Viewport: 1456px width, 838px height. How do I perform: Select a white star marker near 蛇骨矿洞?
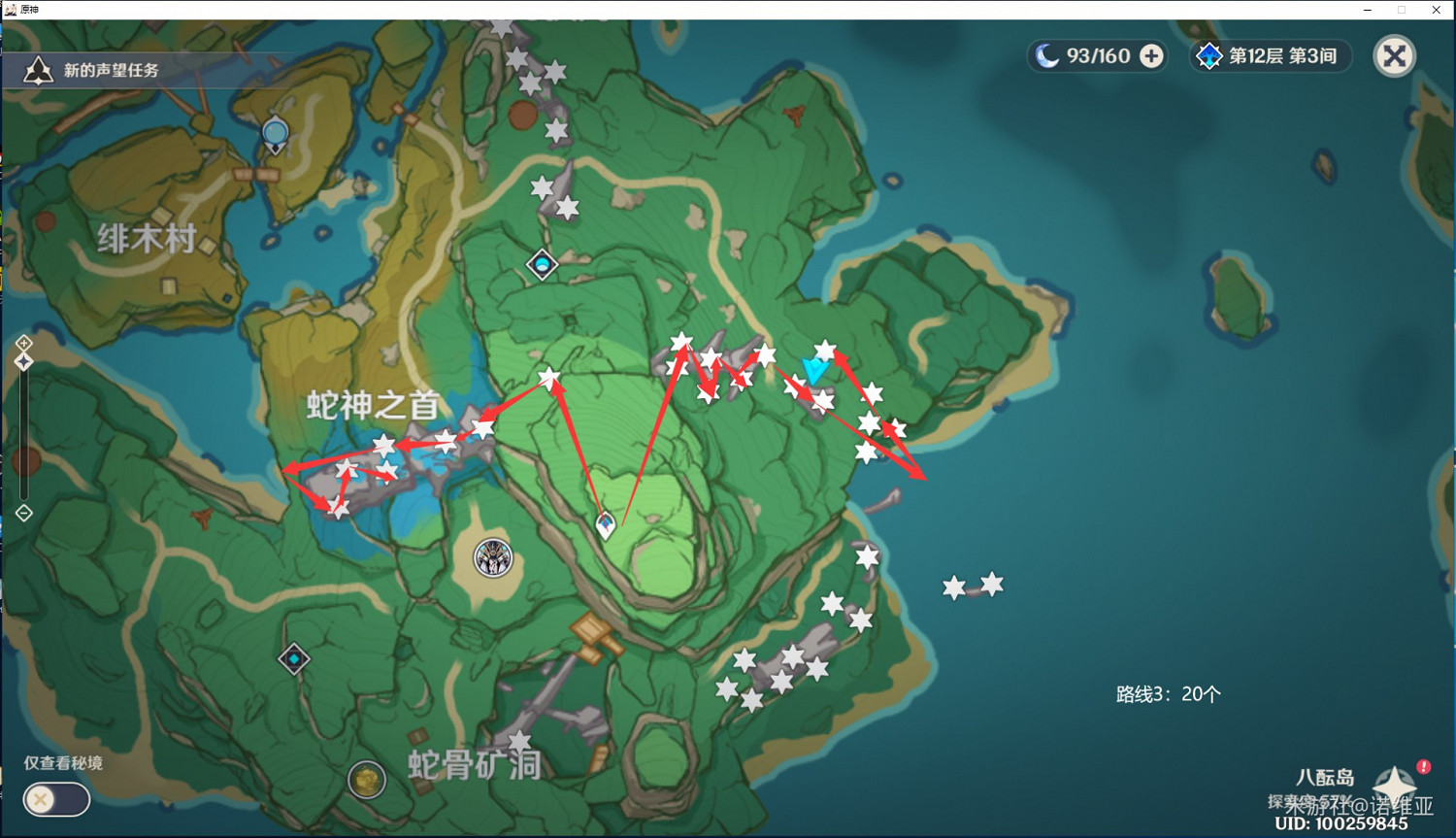pos(520,739)
